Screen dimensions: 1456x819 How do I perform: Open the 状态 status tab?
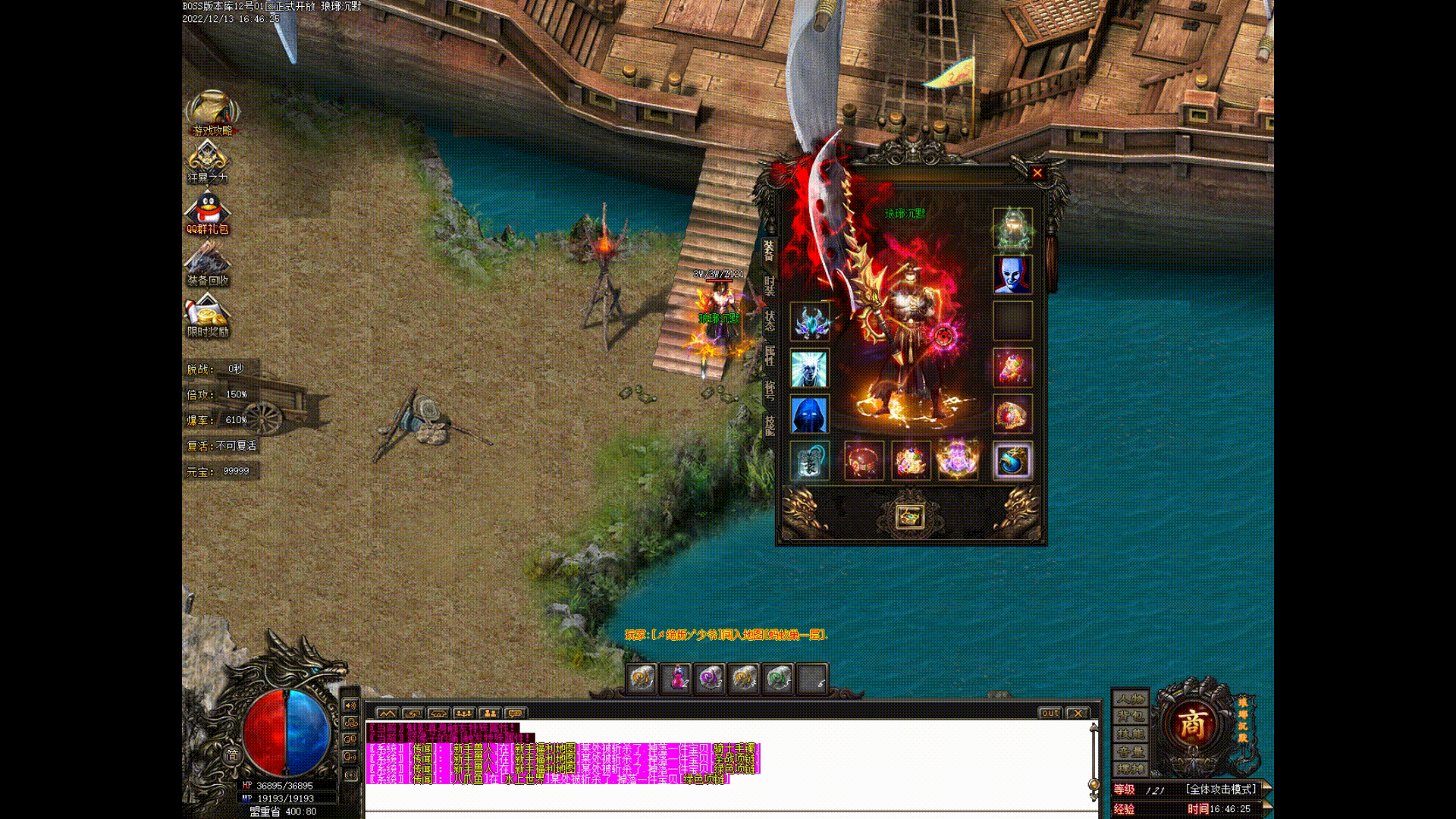(769, 321)
